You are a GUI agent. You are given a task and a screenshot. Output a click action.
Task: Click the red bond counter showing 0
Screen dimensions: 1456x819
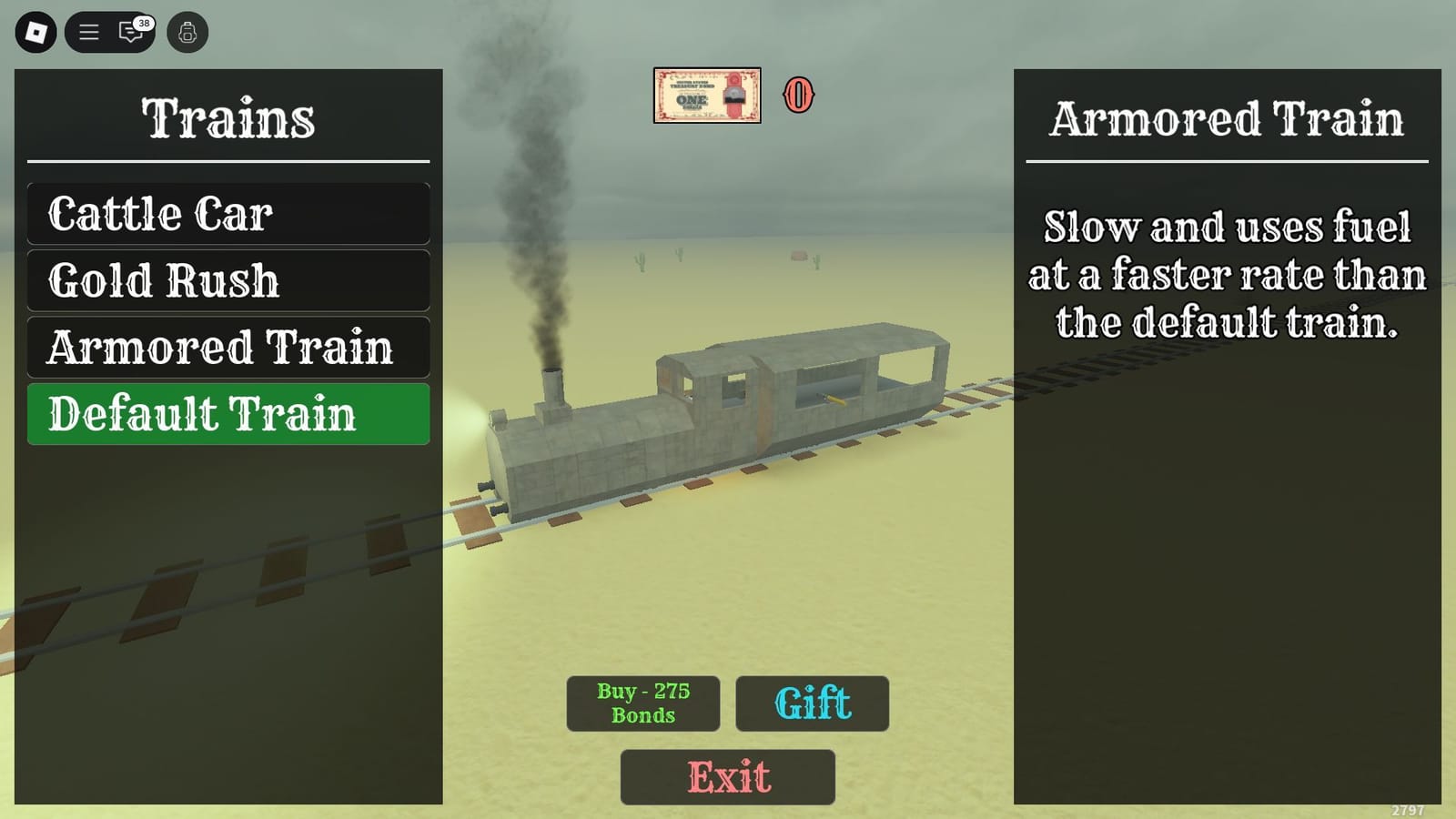pos(799,94)
